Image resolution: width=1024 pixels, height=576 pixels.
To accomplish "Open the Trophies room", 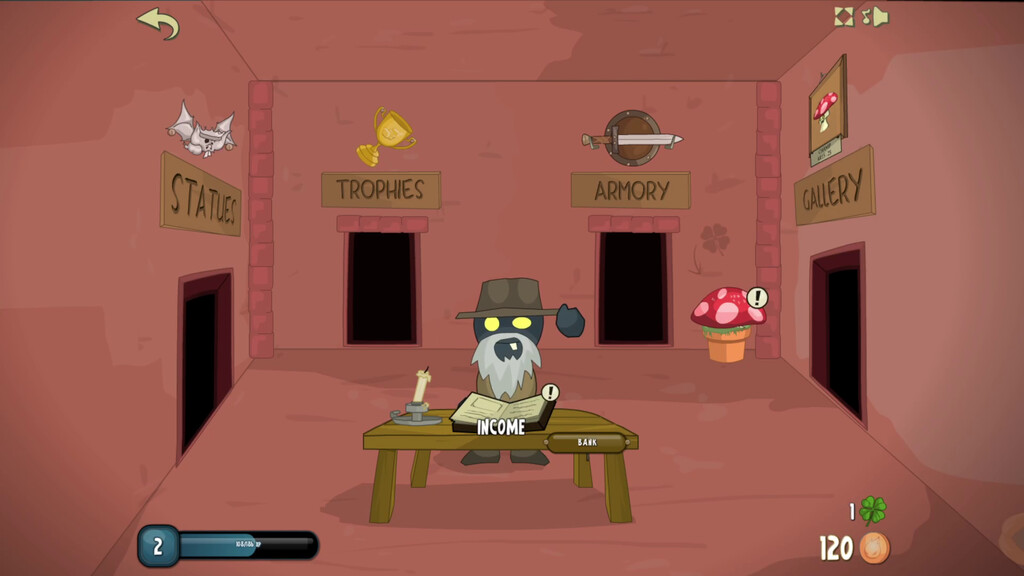I will (x=381, y=287).
